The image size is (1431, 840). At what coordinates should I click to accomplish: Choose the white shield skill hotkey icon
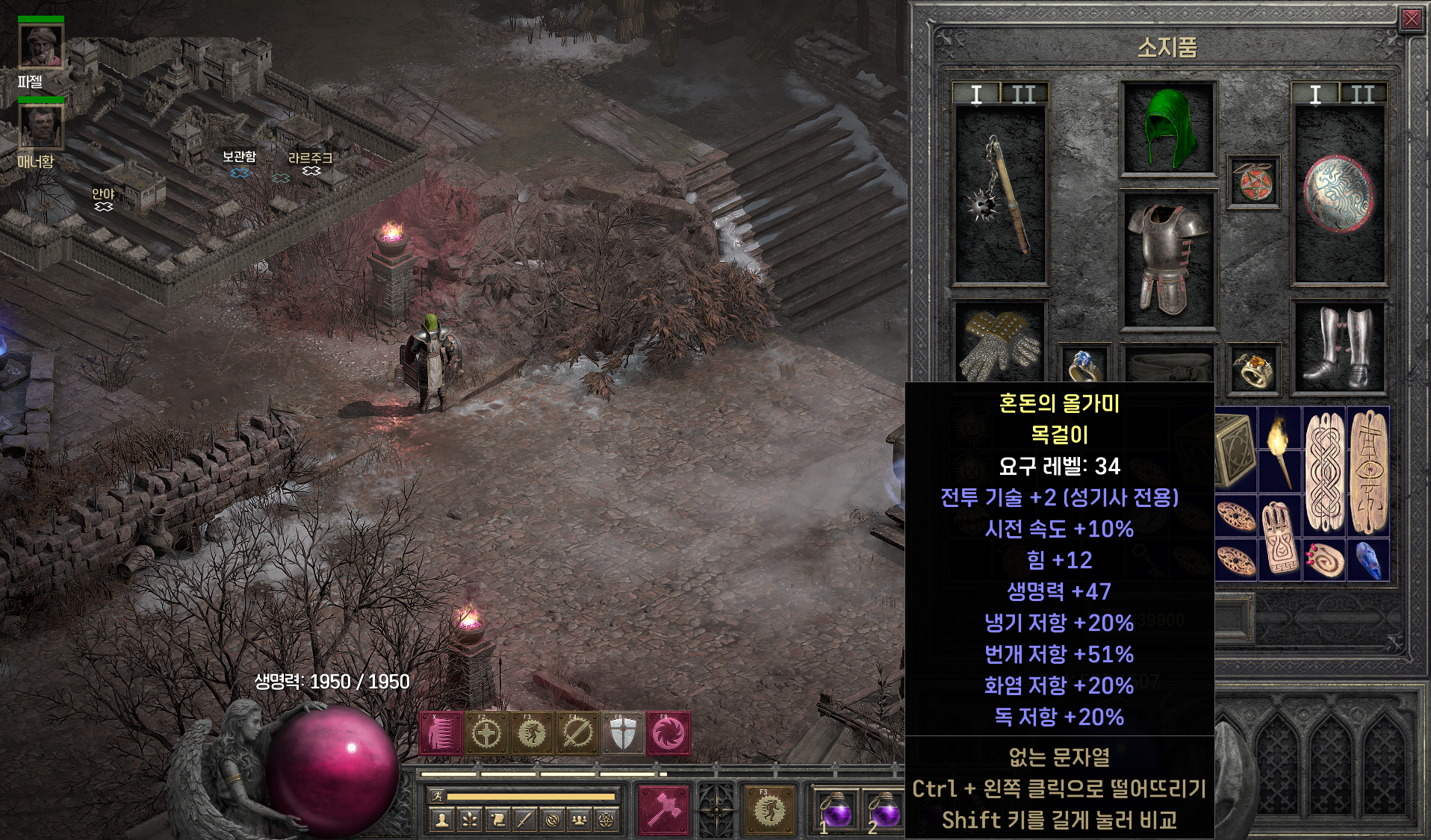[x=622, y=733]
